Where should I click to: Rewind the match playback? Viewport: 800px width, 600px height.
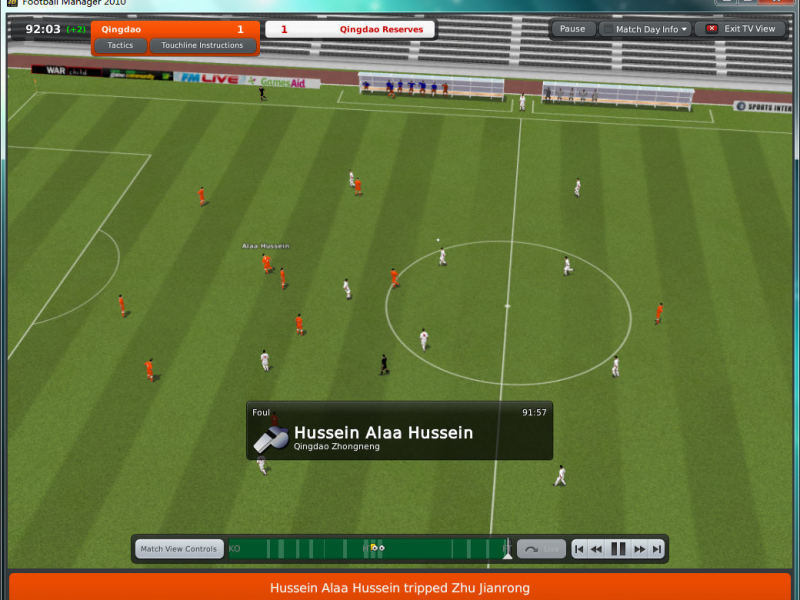click(597, 549)
